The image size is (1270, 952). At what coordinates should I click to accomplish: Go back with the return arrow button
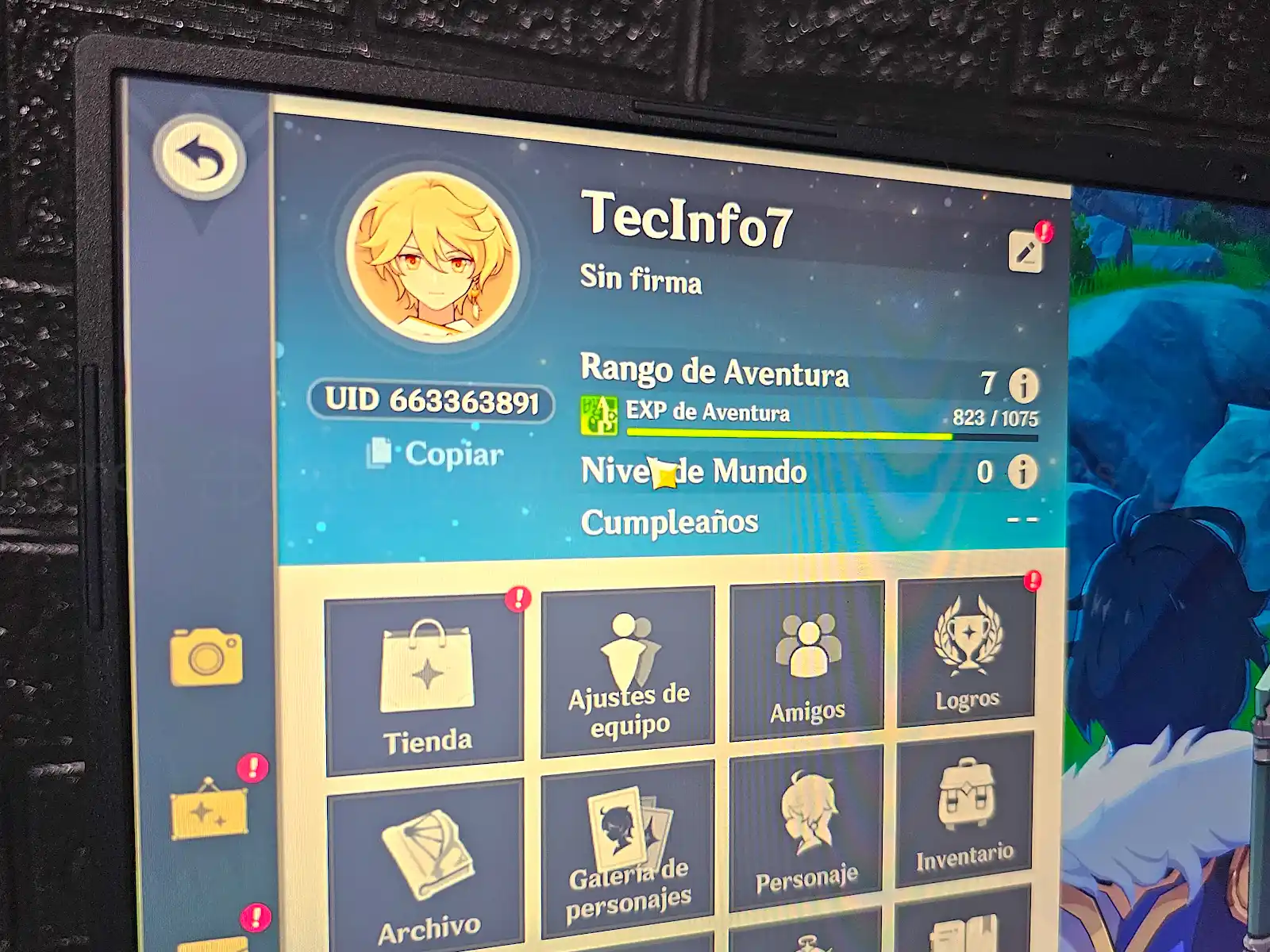coord(199,158)
